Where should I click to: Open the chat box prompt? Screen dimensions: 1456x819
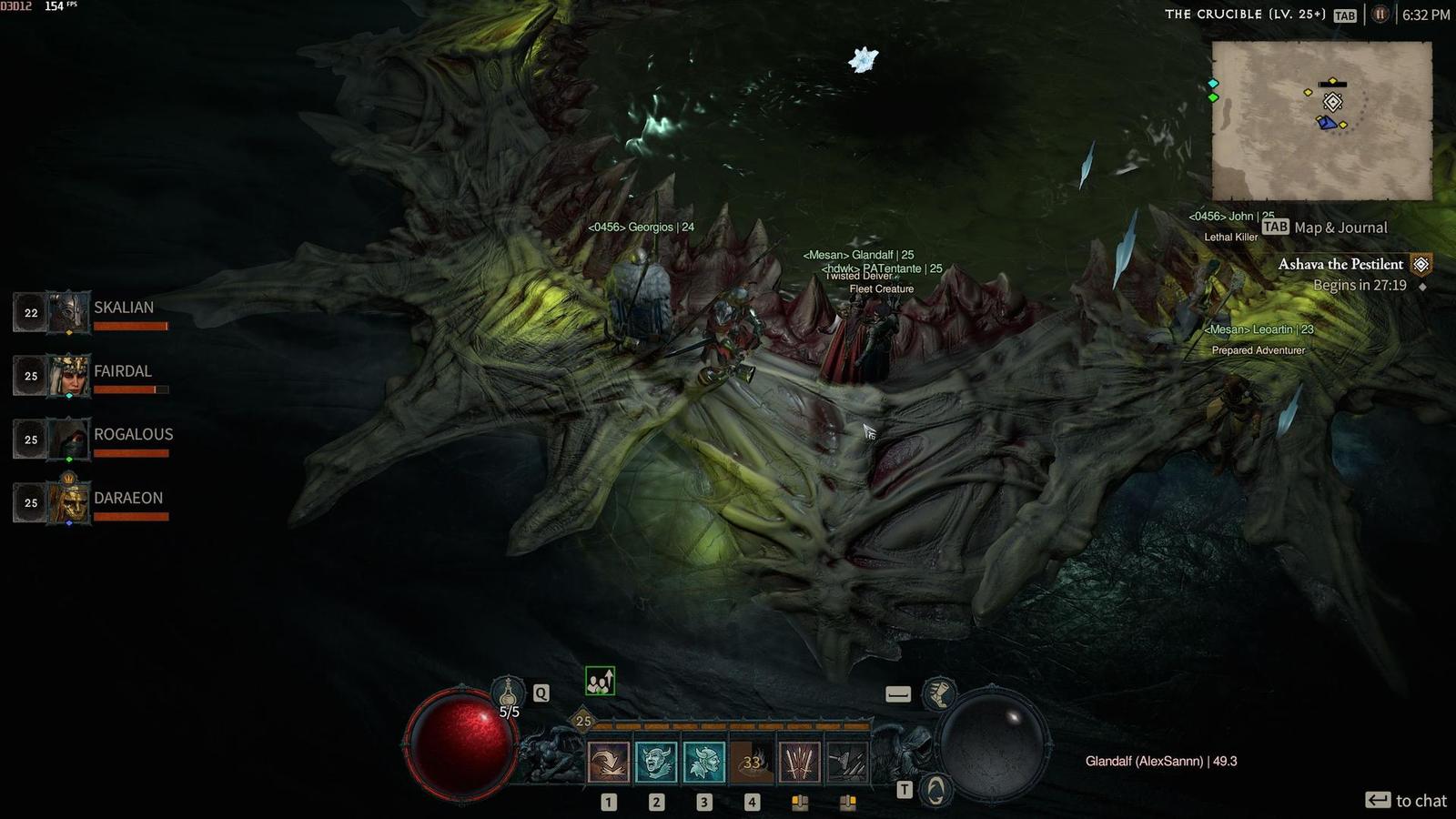tap(1406, 801)
